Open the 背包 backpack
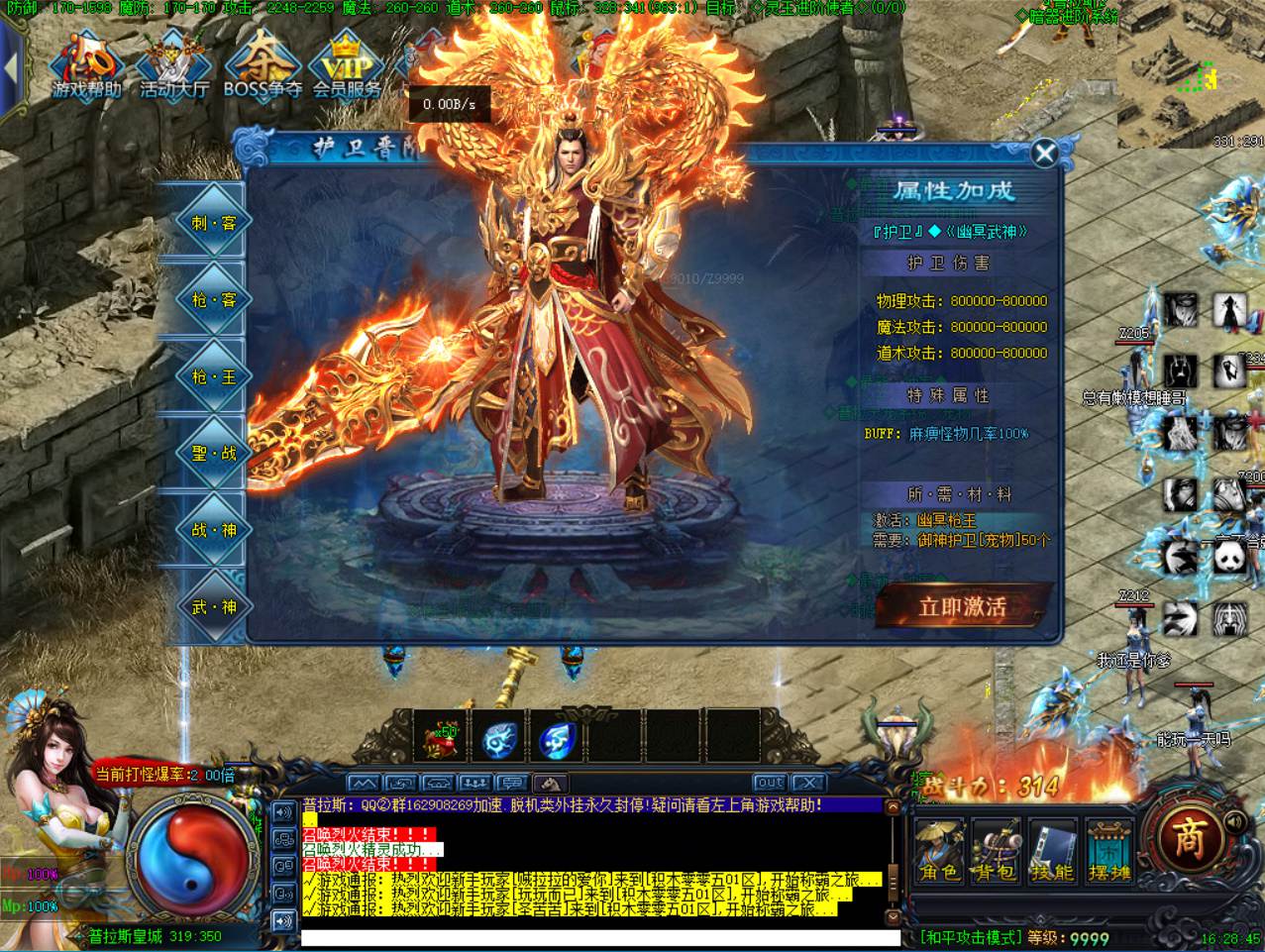Screen dimensions: 1265x952 click(x=996, y=851)
